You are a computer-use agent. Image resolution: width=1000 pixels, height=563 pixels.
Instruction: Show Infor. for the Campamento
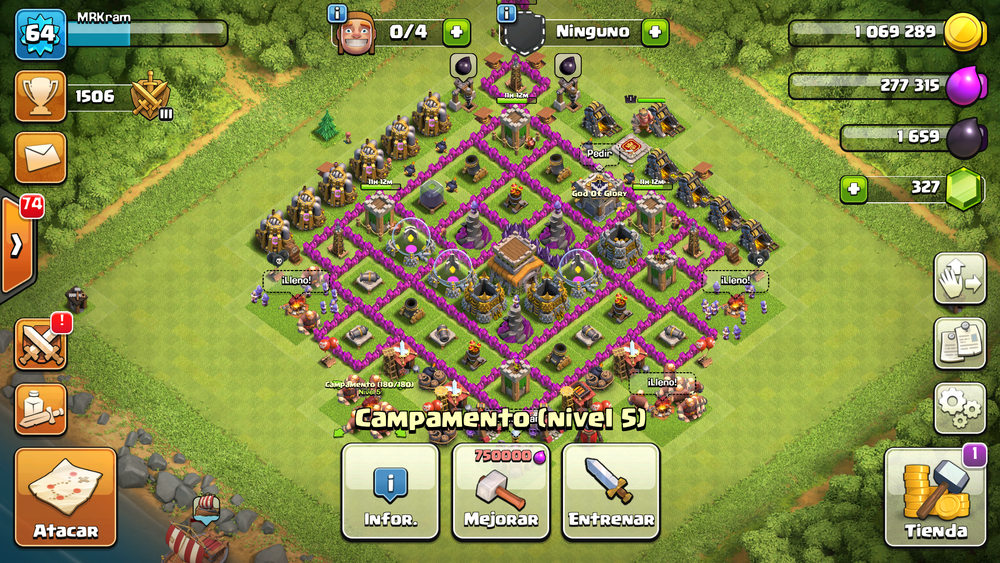click(390, 491)
